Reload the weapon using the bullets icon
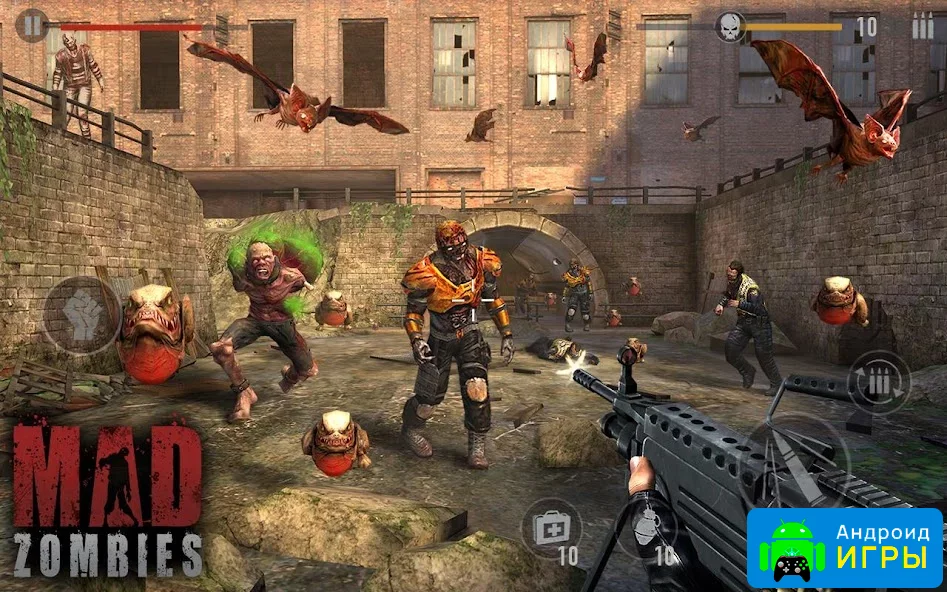 tap(879, 382)
